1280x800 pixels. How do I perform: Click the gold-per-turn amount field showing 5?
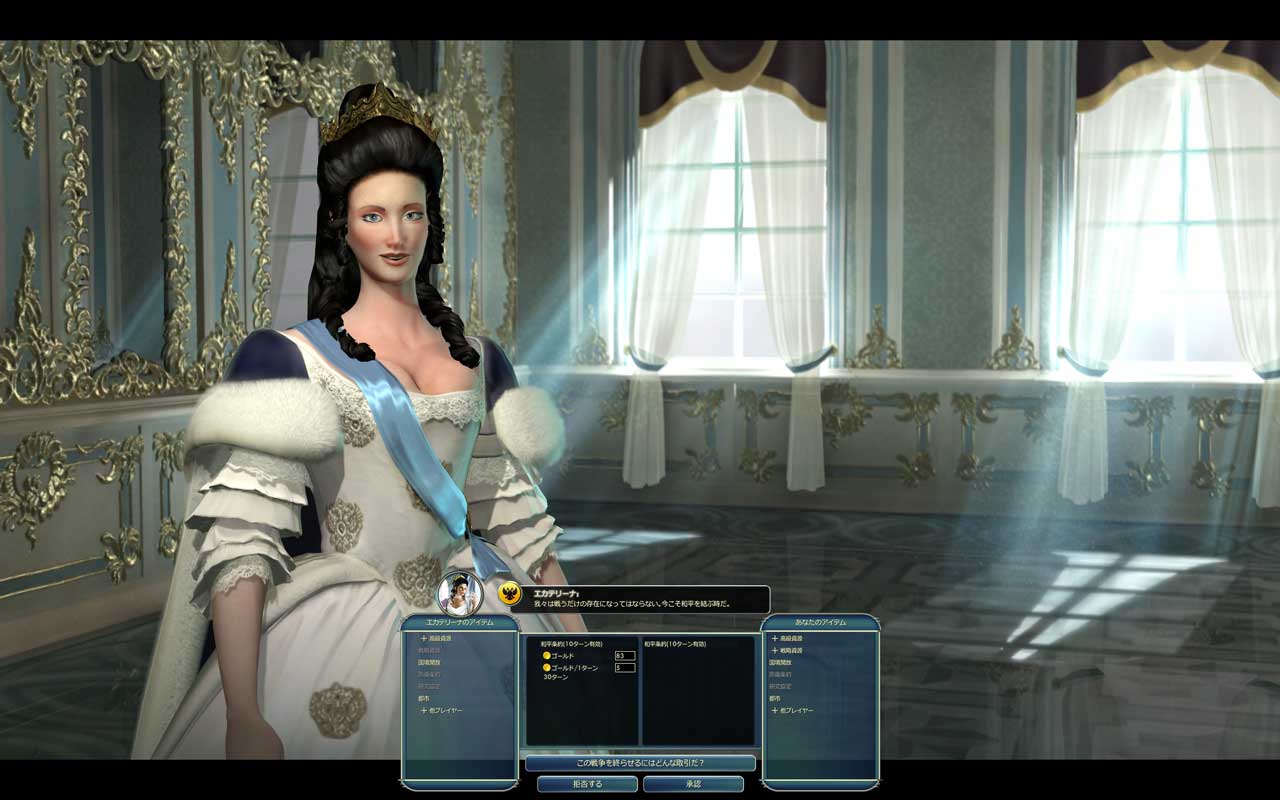625,667
